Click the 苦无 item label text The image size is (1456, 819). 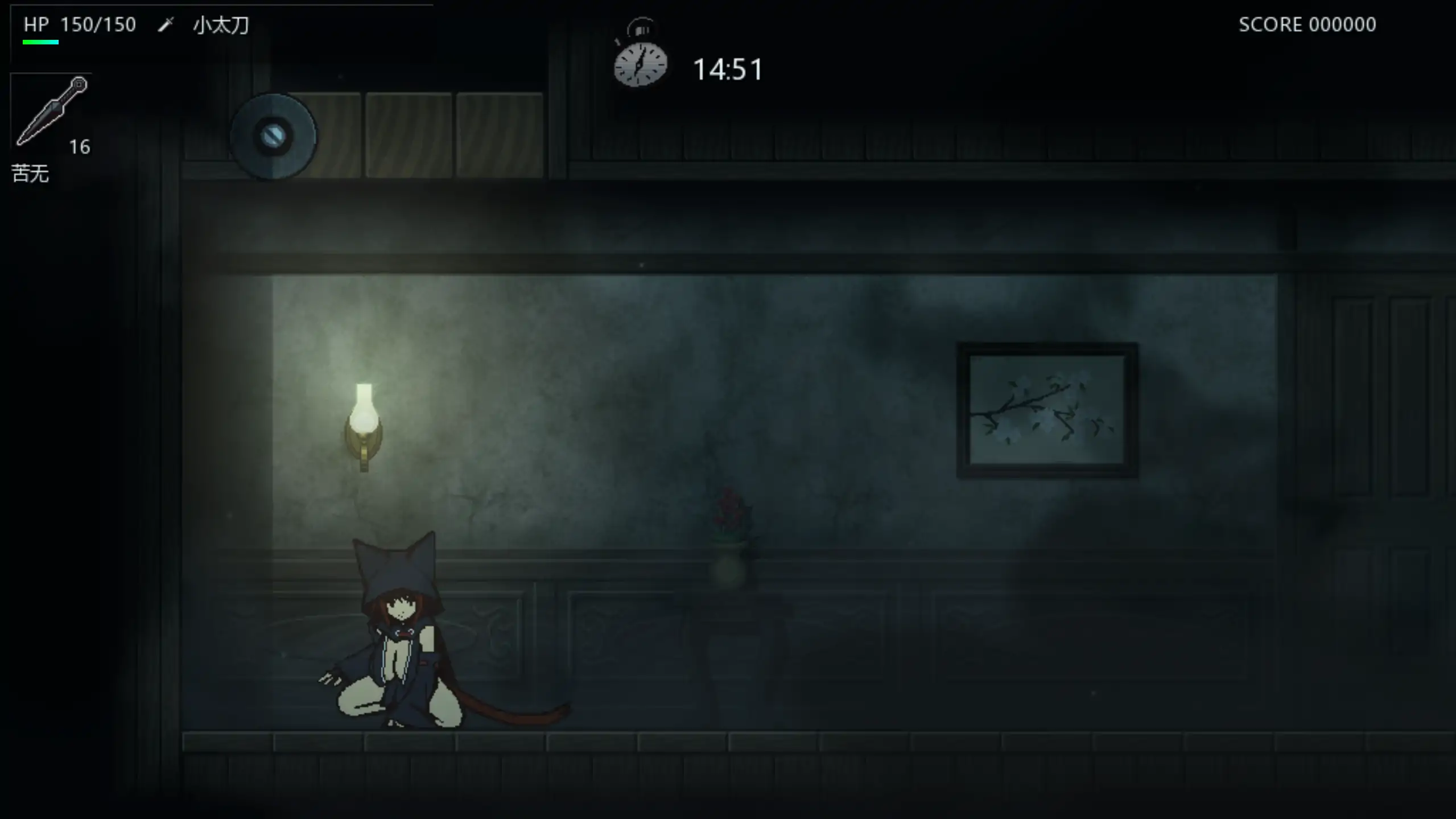[31, 174]
